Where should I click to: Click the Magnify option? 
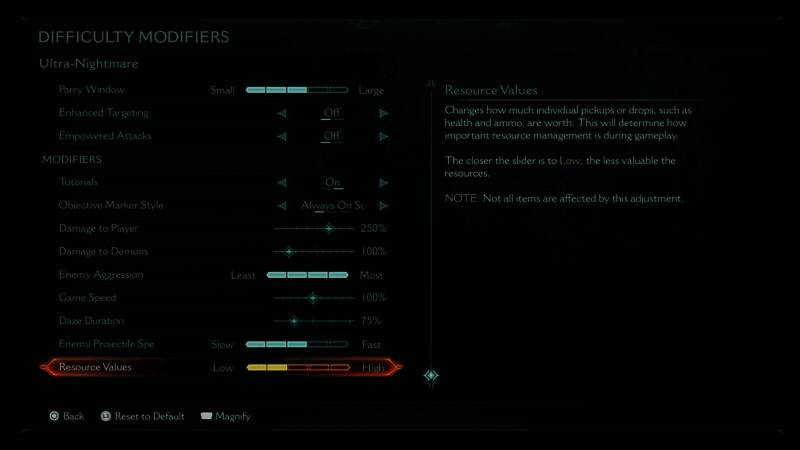(226, 416)
